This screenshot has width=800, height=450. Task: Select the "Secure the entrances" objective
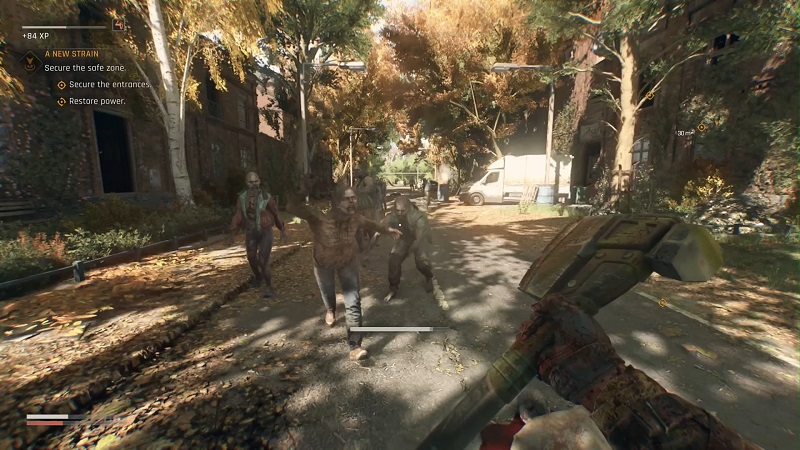(x=111, y=85)
